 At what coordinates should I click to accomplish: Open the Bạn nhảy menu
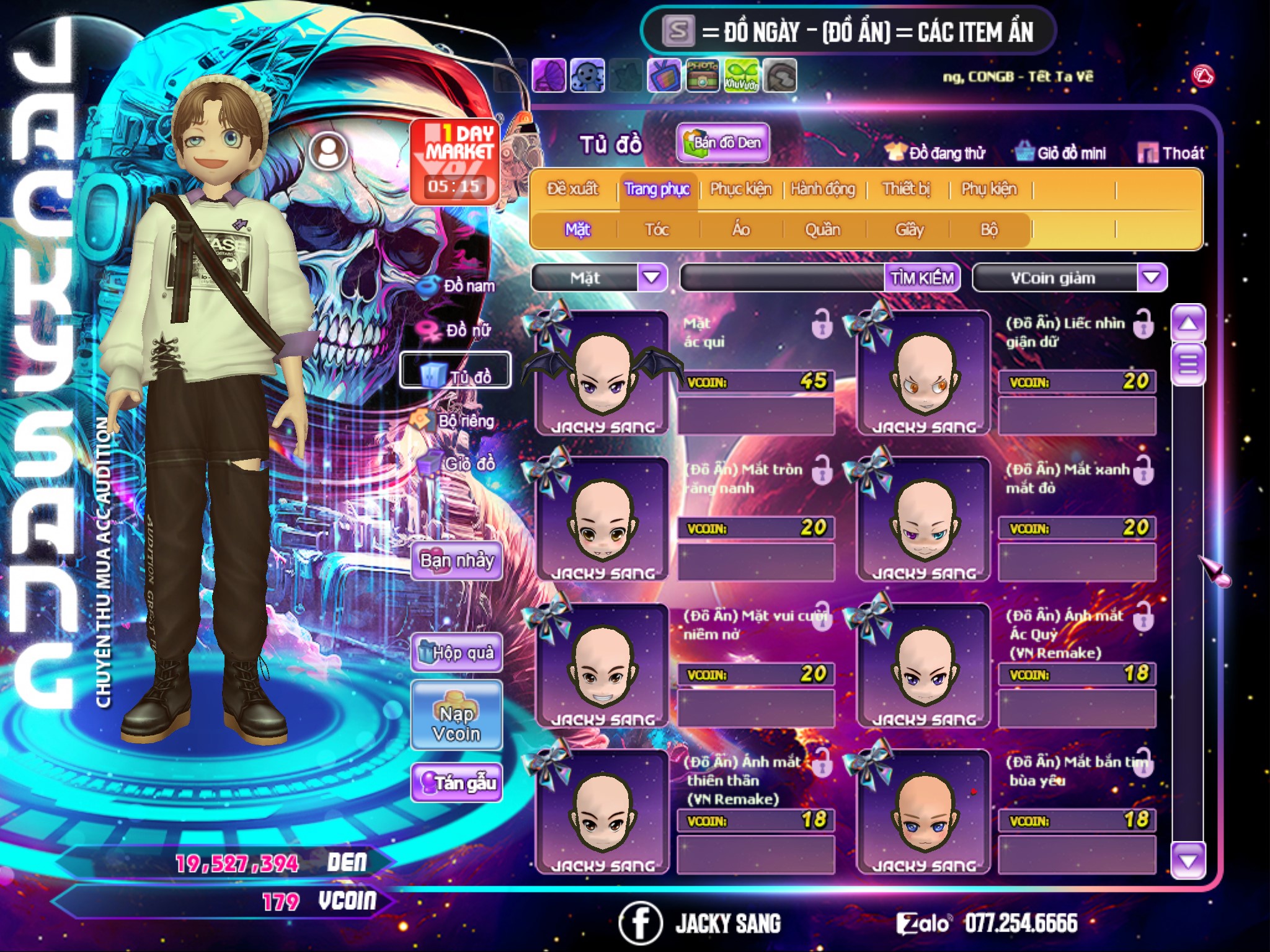pos(457,561)
